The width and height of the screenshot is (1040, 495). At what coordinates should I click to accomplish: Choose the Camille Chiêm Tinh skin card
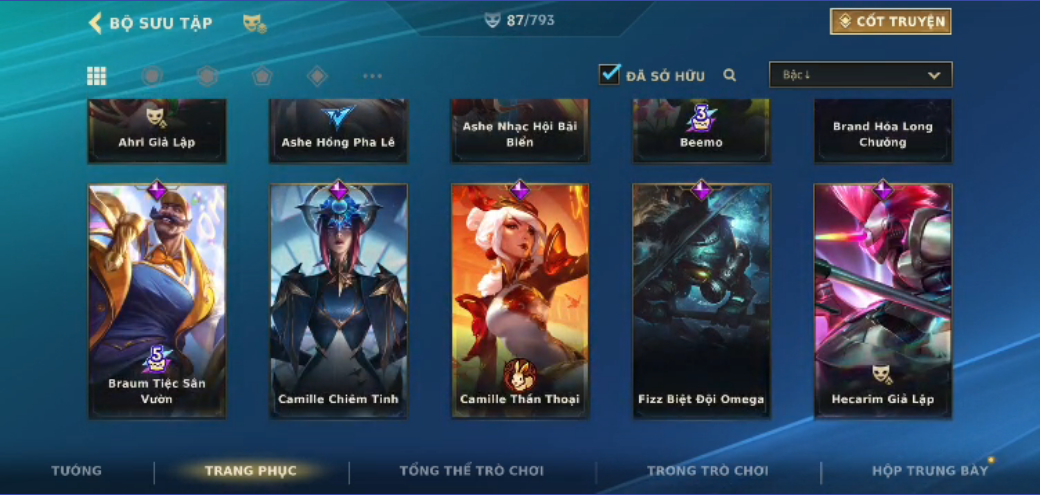pos(338,300)
